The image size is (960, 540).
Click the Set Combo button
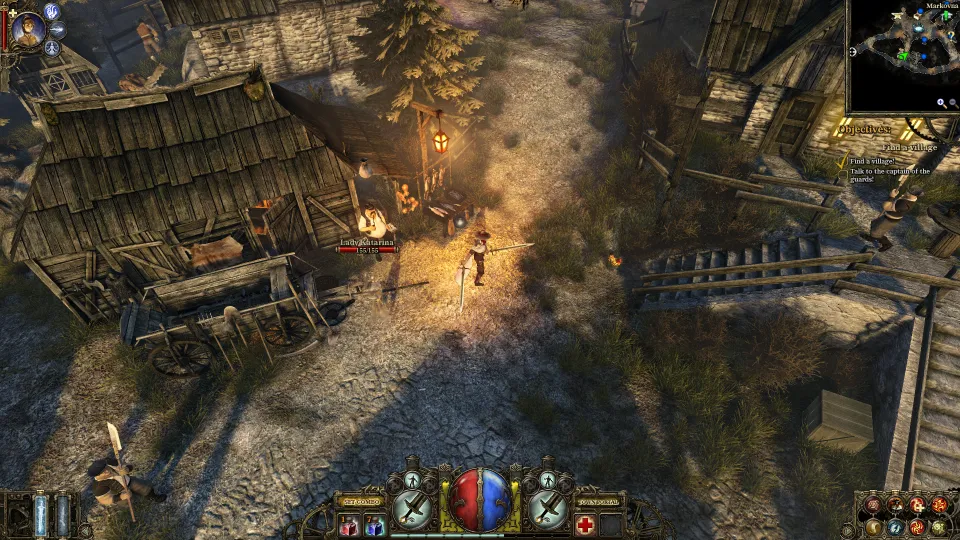click(362, 500)
